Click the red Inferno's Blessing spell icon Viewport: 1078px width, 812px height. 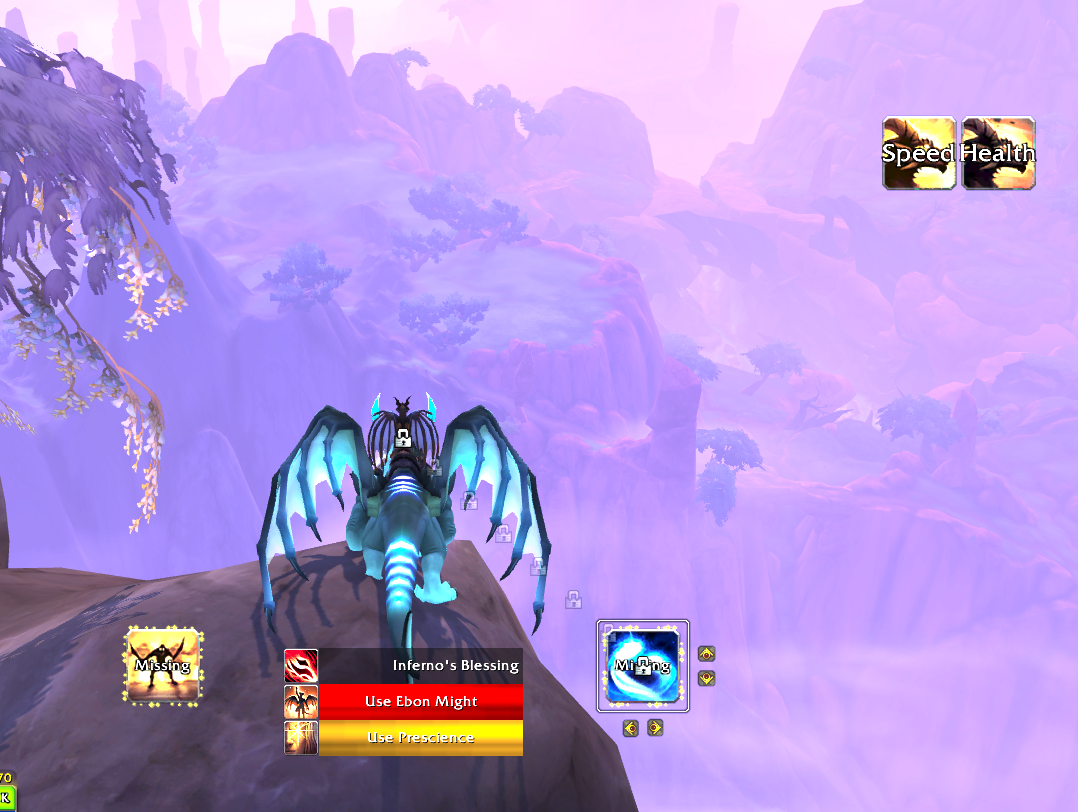coord(301,665)
